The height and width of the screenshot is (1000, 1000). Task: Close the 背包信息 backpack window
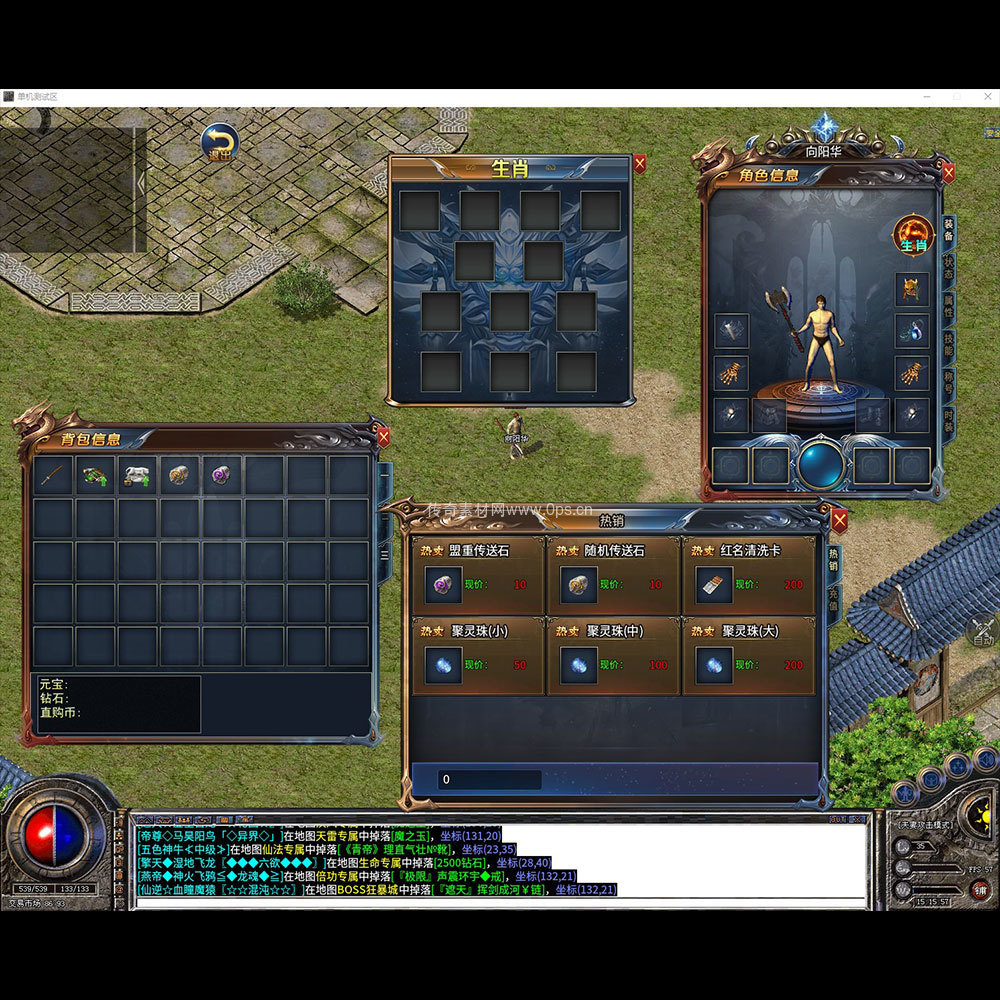382,437
